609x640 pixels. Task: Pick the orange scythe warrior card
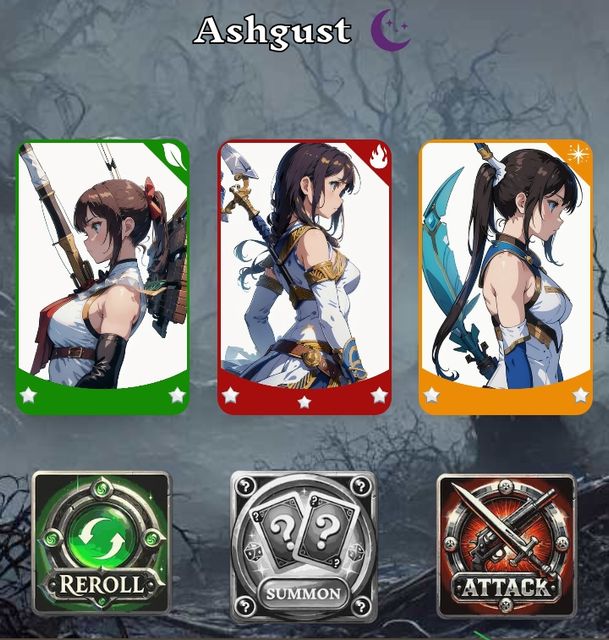[x=505, y=276]
